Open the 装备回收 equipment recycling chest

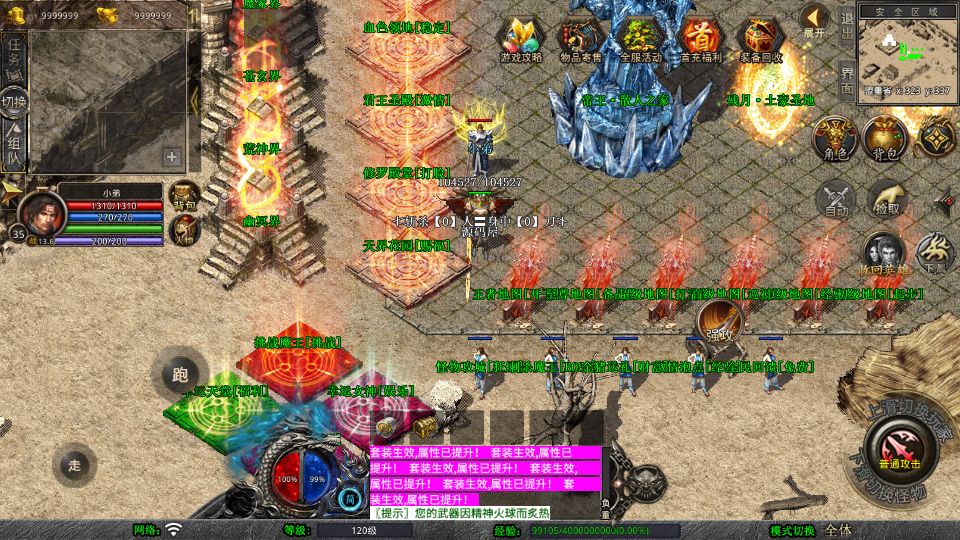tap(760, 39)
